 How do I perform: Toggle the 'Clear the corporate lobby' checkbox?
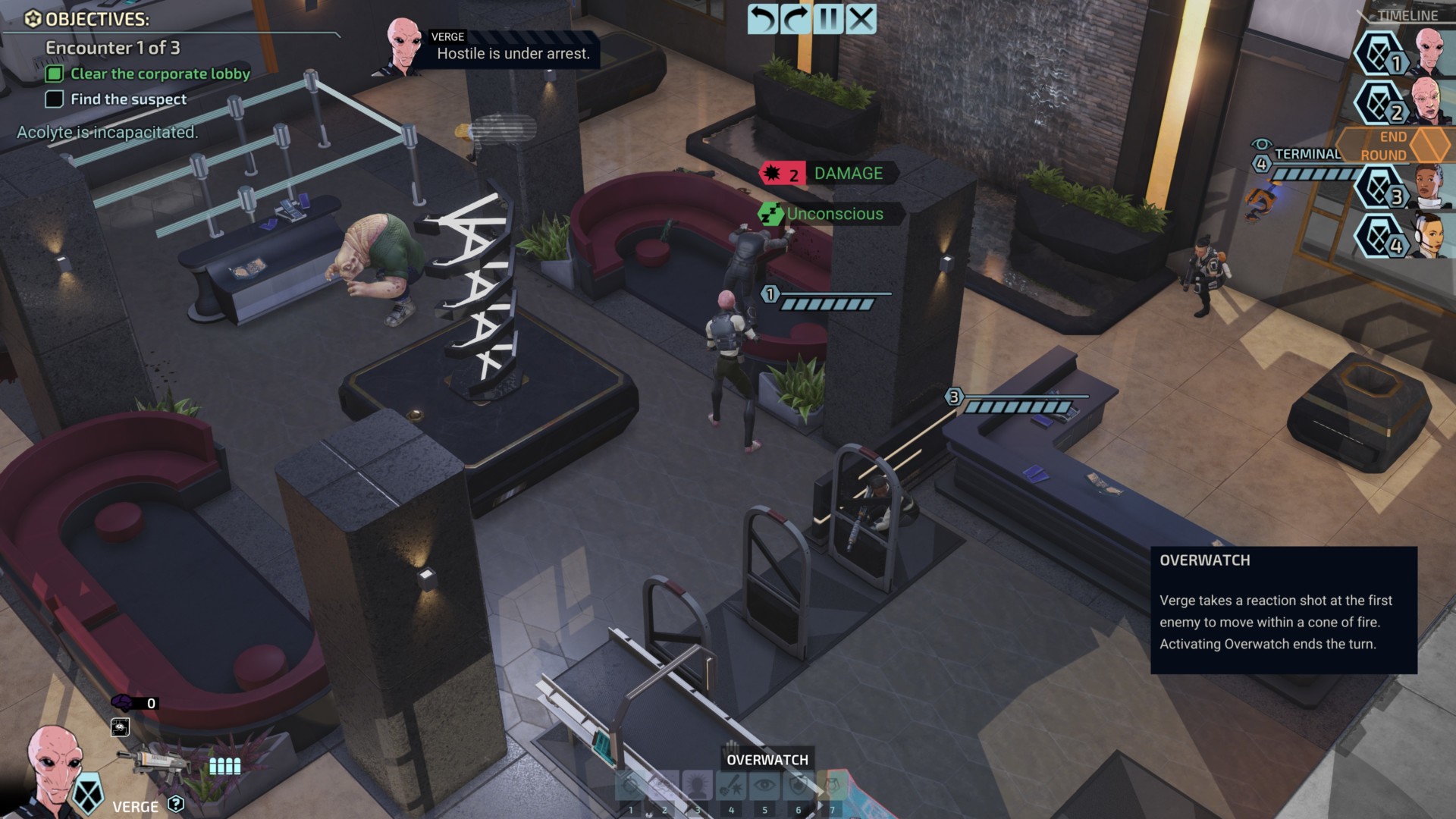pyautogui.click(x=52, y=74)
